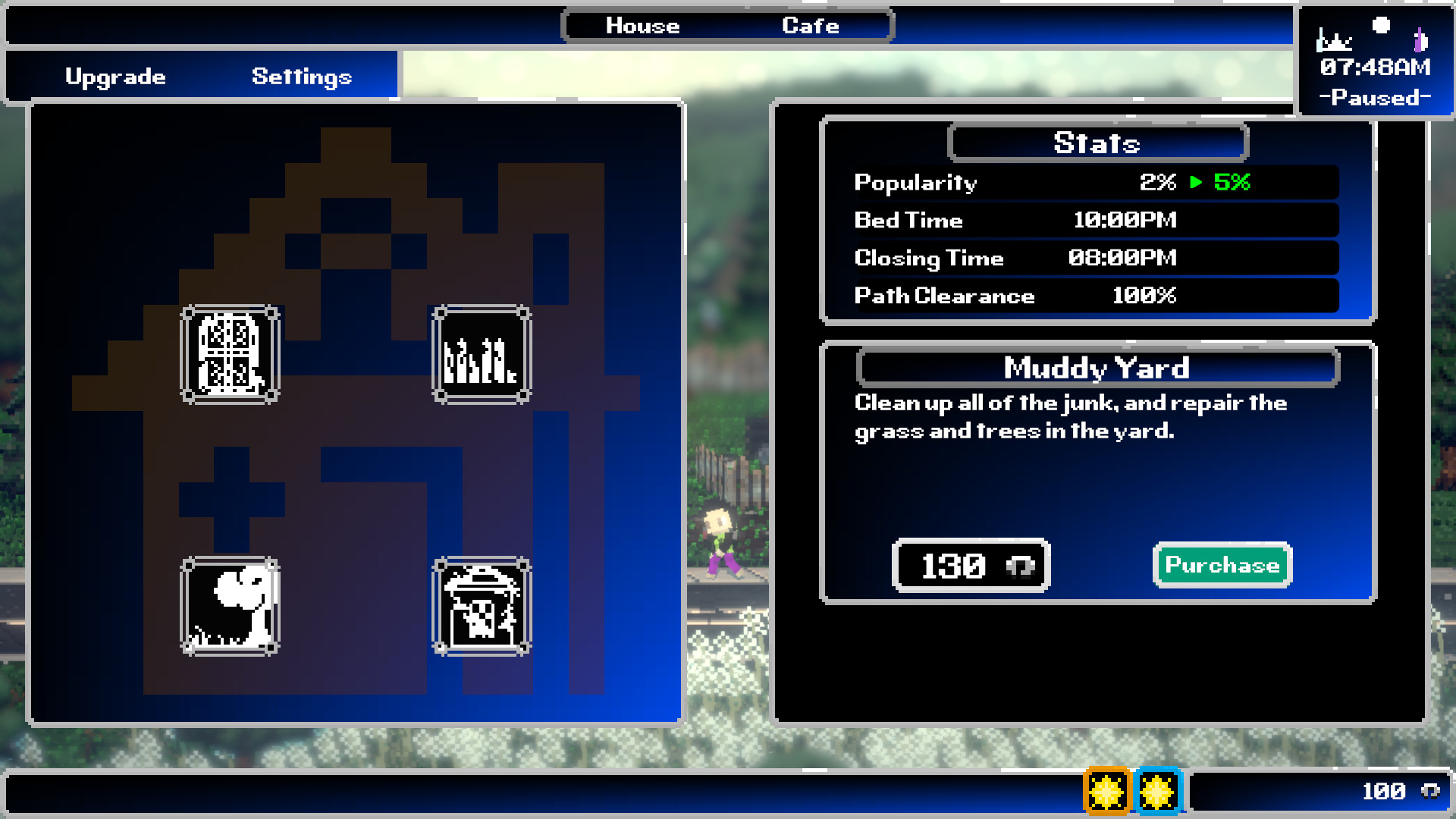The height and width of the screenshot is (819, 1456).
Task: Expand the Bed Time 10:00PM setting
Action: click(x=1095, y=221)
